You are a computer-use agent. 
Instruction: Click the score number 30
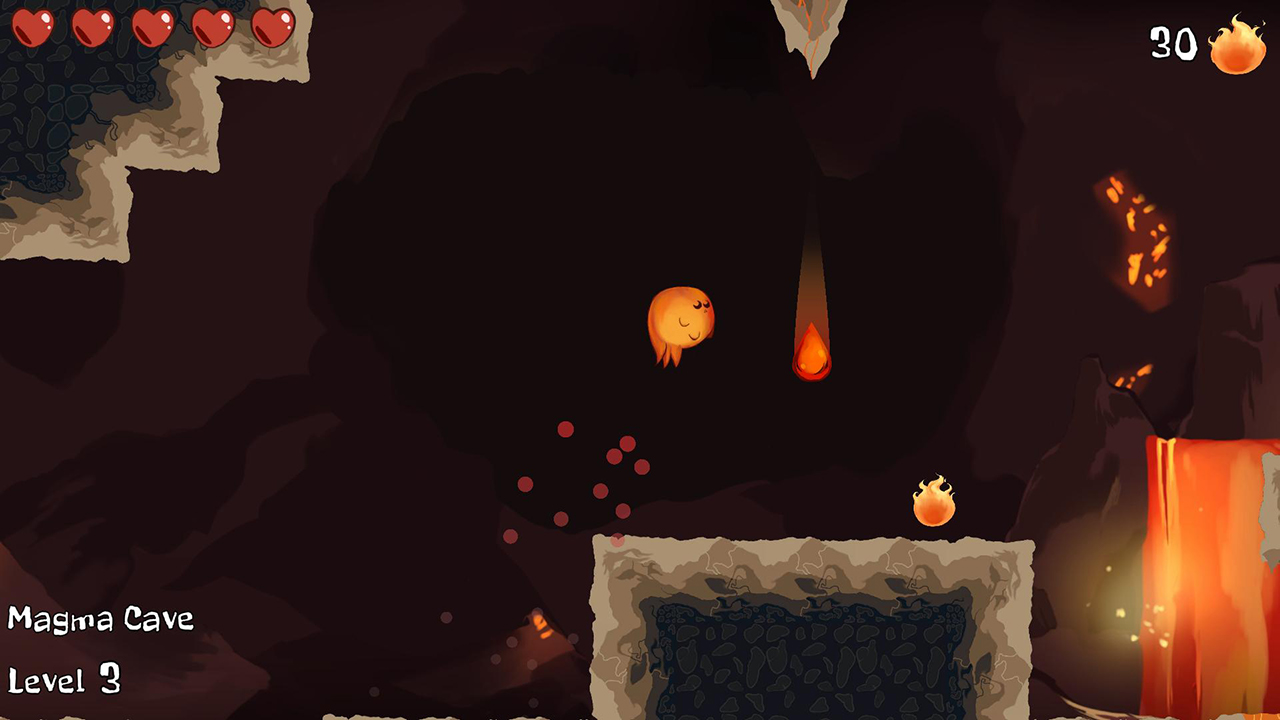coord(1171,45)
